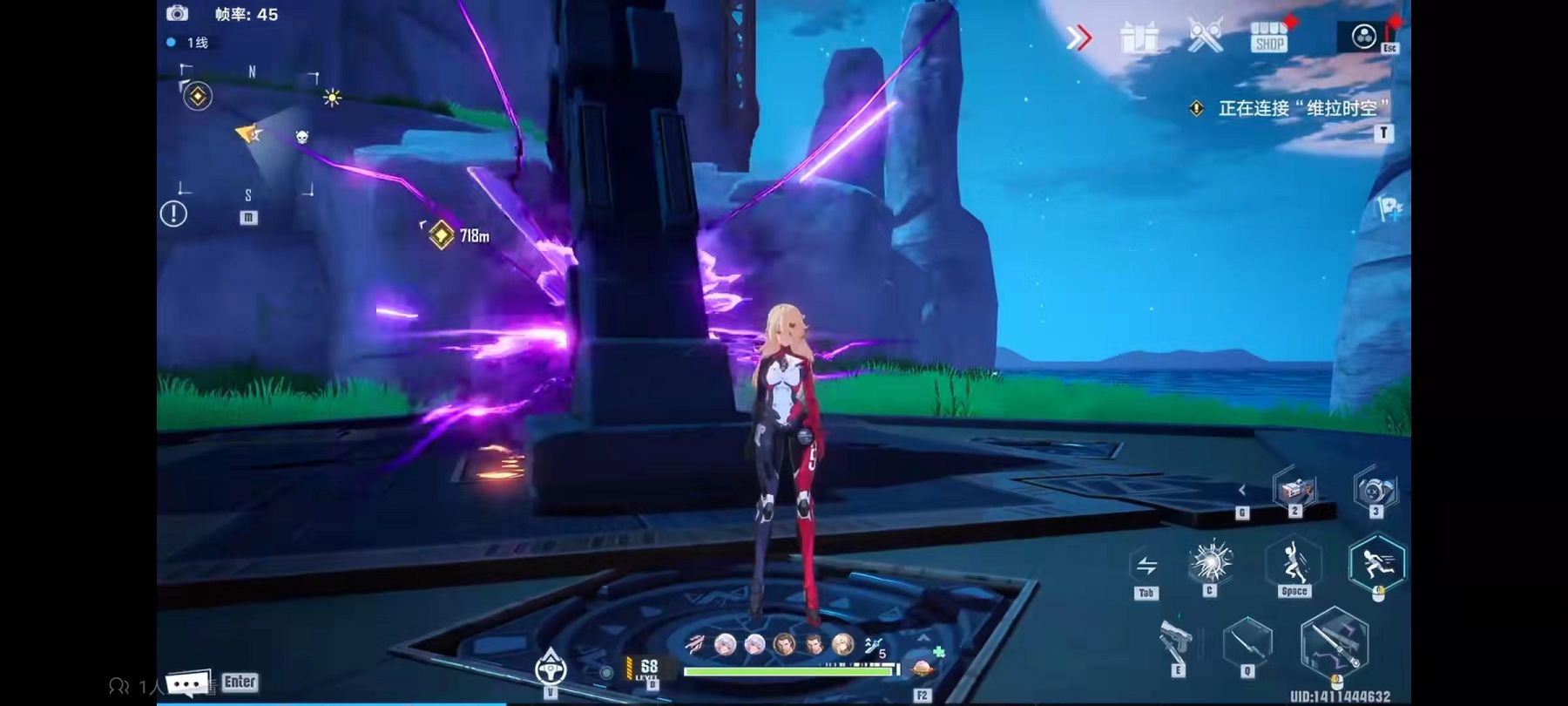
Task: Trigger the jump ability icon
Action: 1294,563
